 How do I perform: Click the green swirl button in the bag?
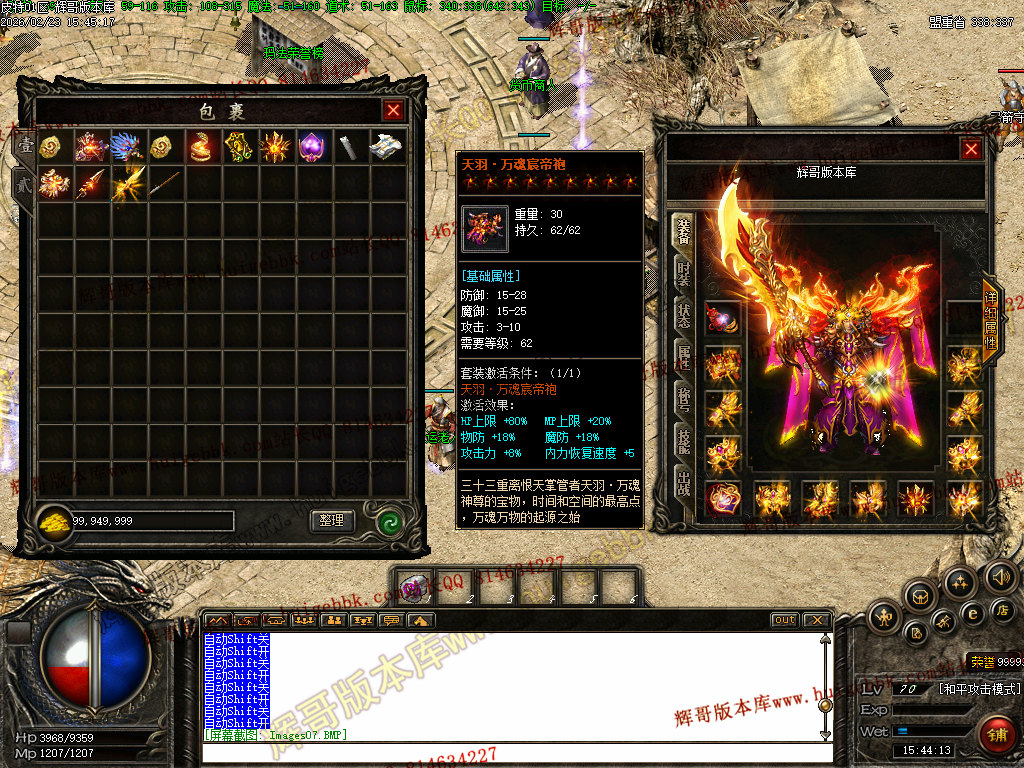point(390,521)
